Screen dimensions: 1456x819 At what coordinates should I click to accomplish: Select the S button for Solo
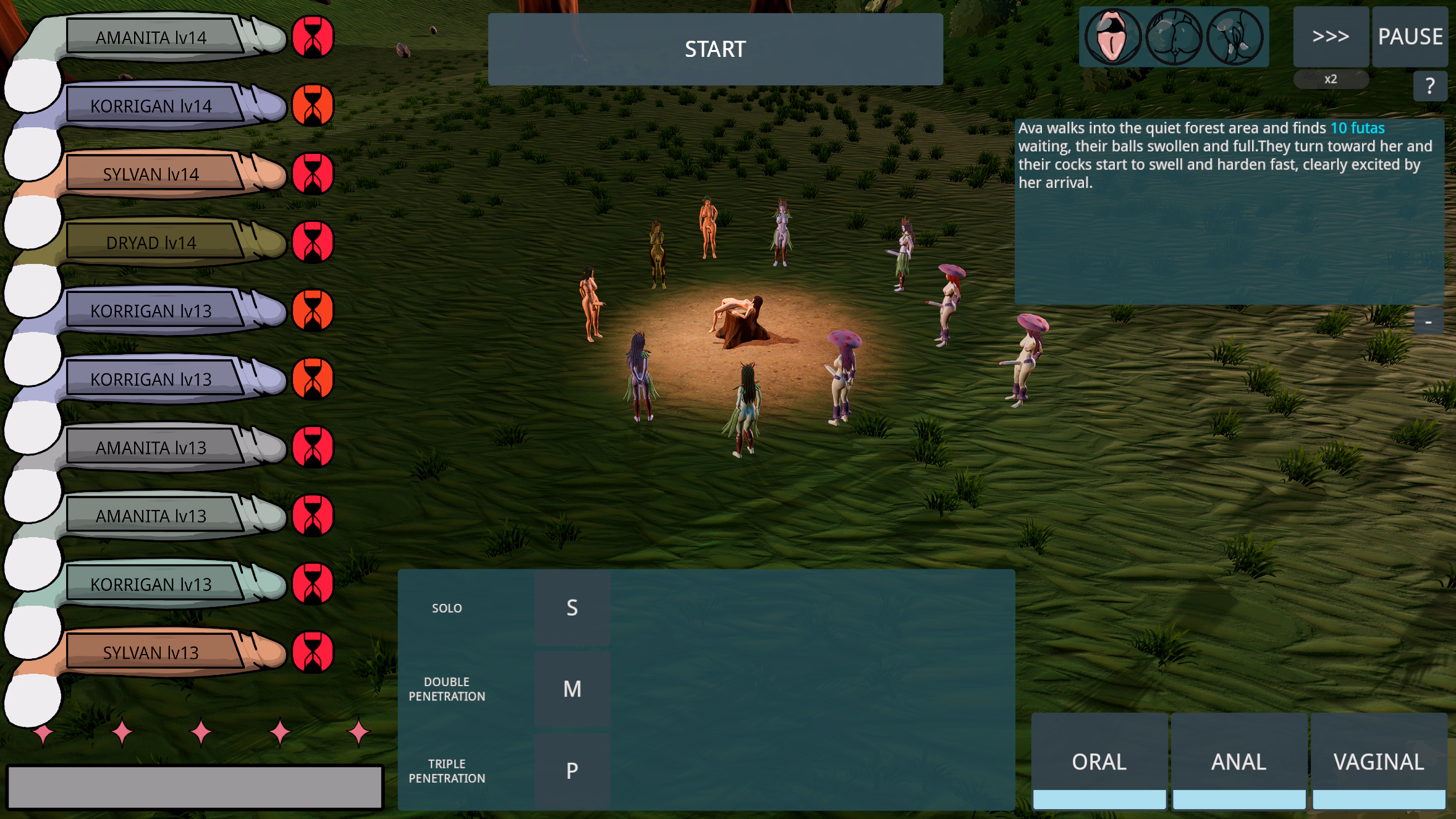click(572, 608)
